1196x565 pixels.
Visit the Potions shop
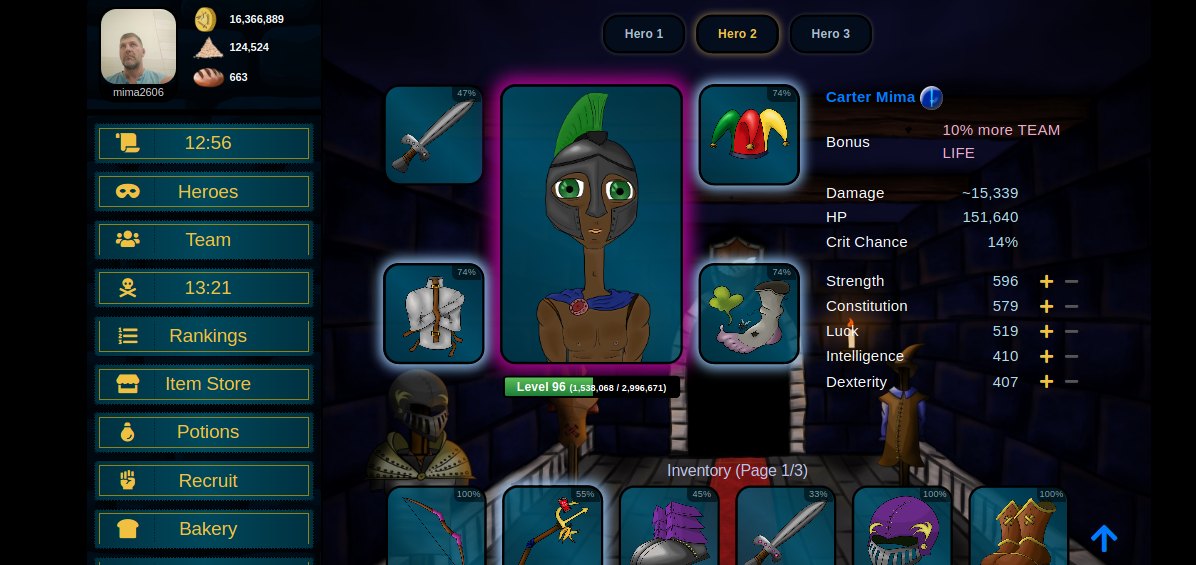click(x=204, y=432)
